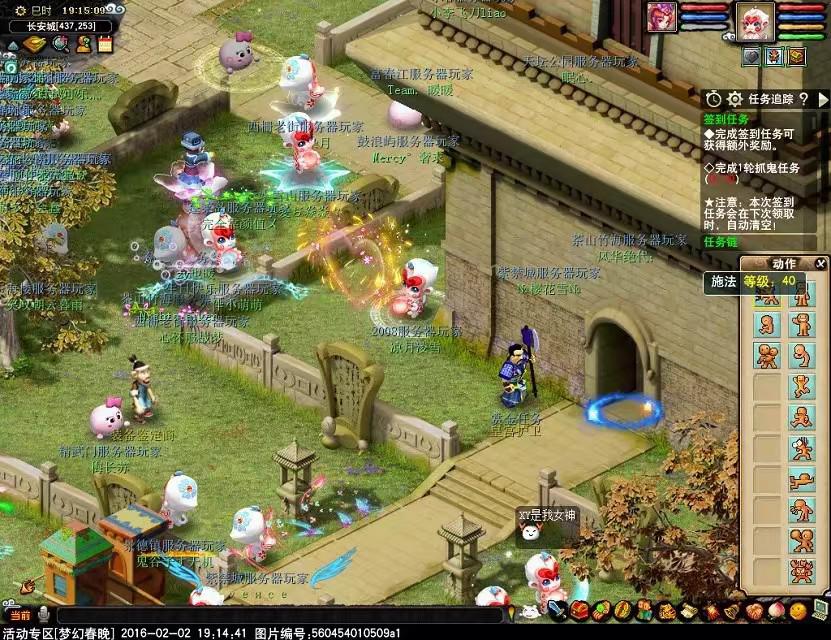Open the golden map scroll icon
The image size is (831, 640).
pyautogui.click(x=35, y=44)
